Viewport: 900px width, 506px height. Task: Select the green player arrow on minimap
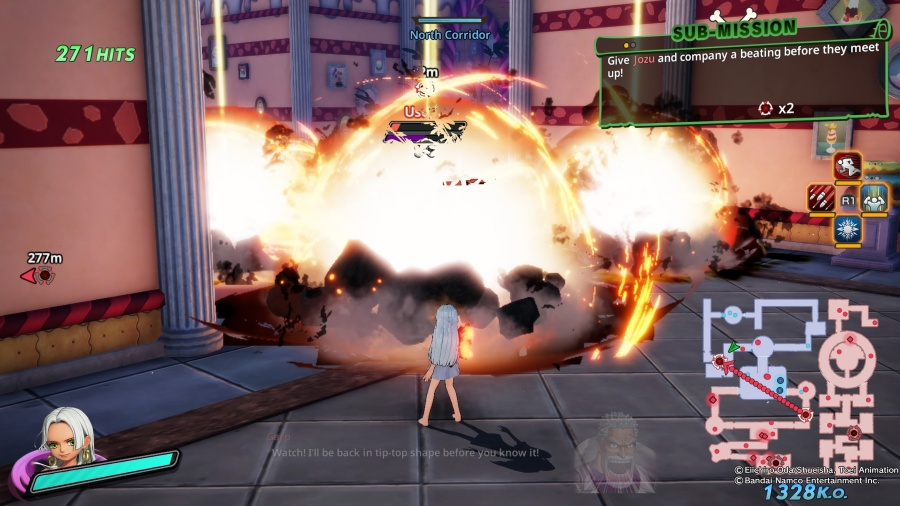click(733, 348)
